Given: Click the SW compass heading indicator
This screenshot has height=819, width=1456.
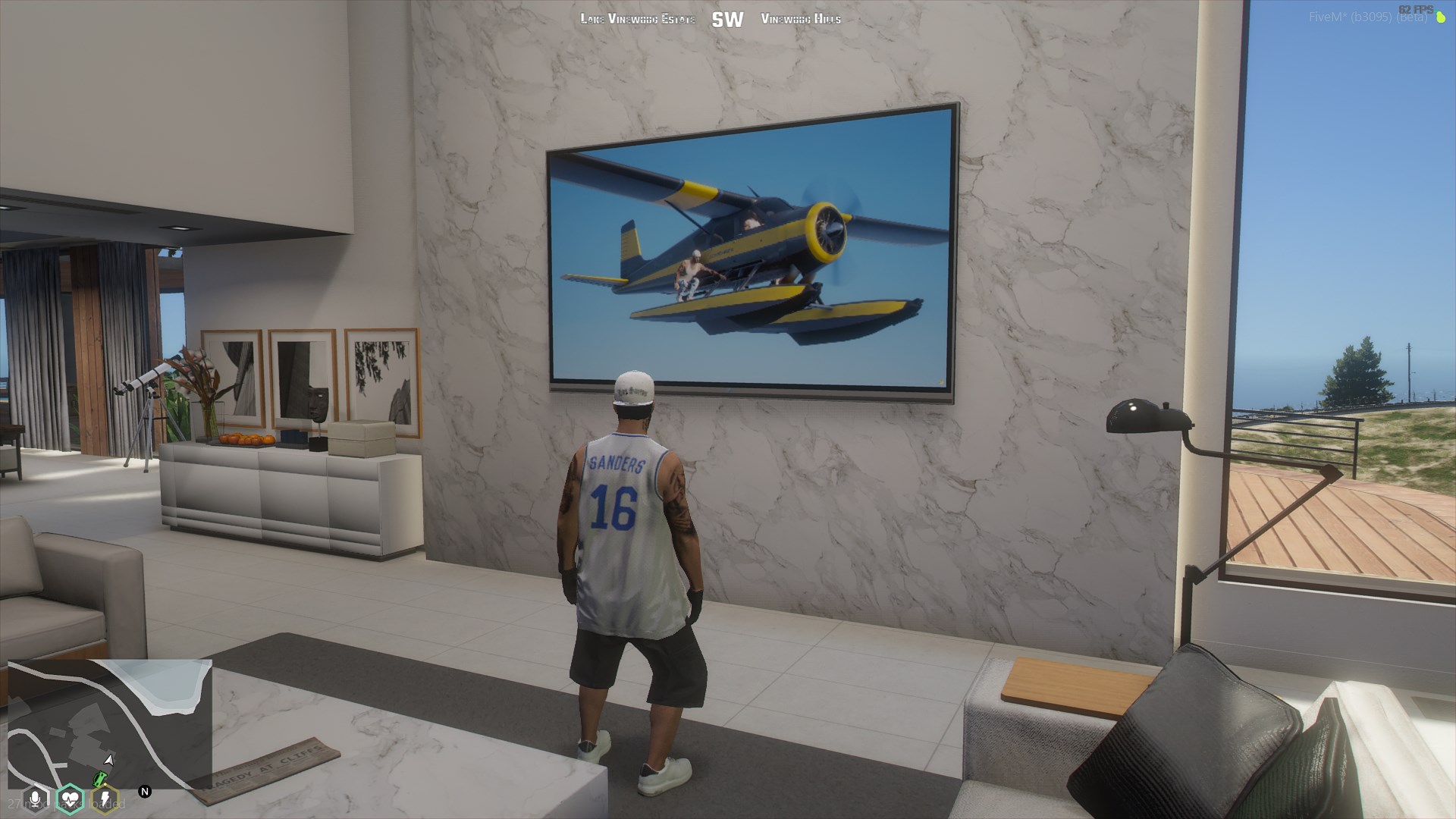Looking at the screenshot, I should pos(727,20).
